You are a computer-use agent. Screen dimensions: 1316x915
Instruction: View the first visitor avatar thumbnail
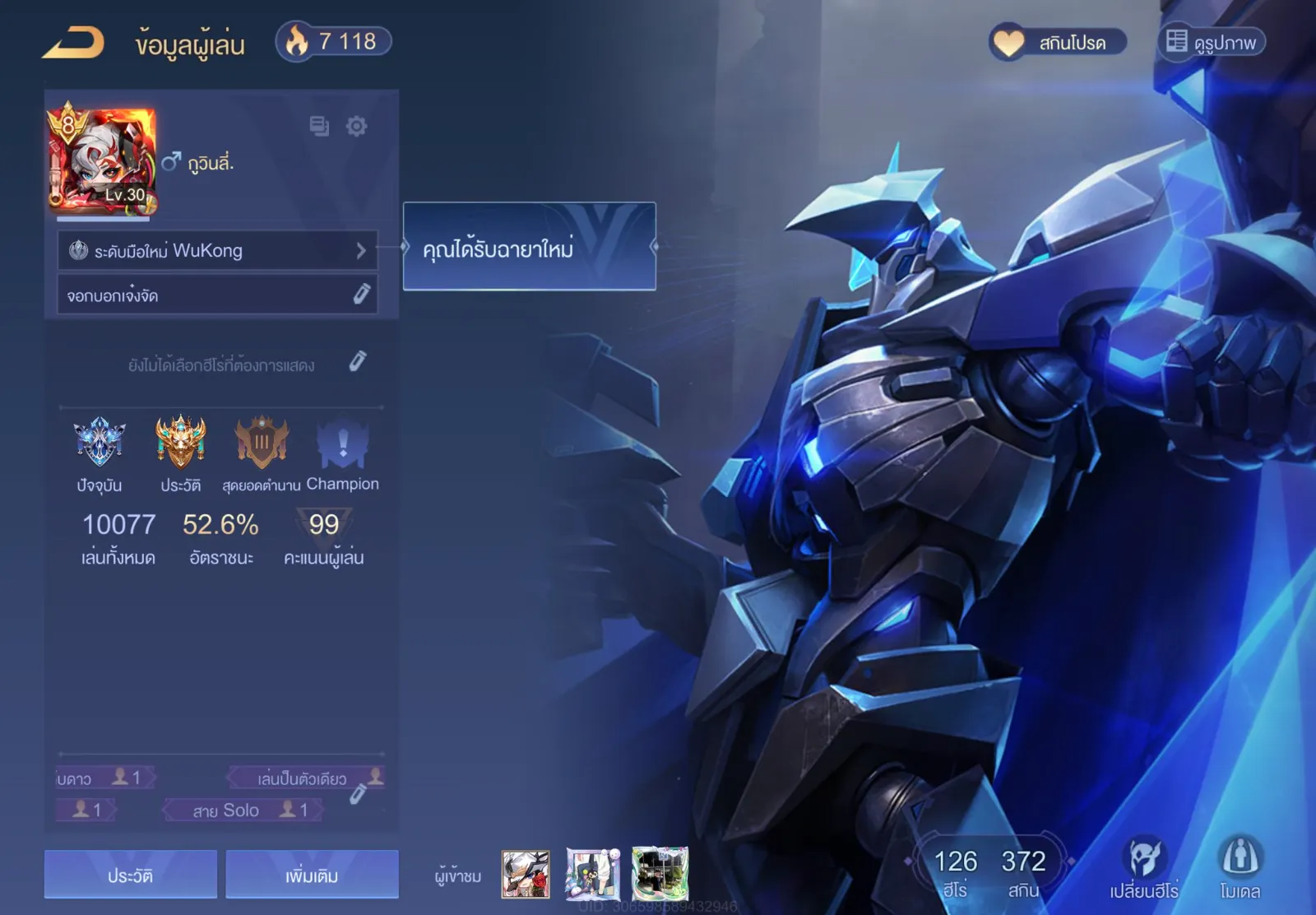[526, 874]
